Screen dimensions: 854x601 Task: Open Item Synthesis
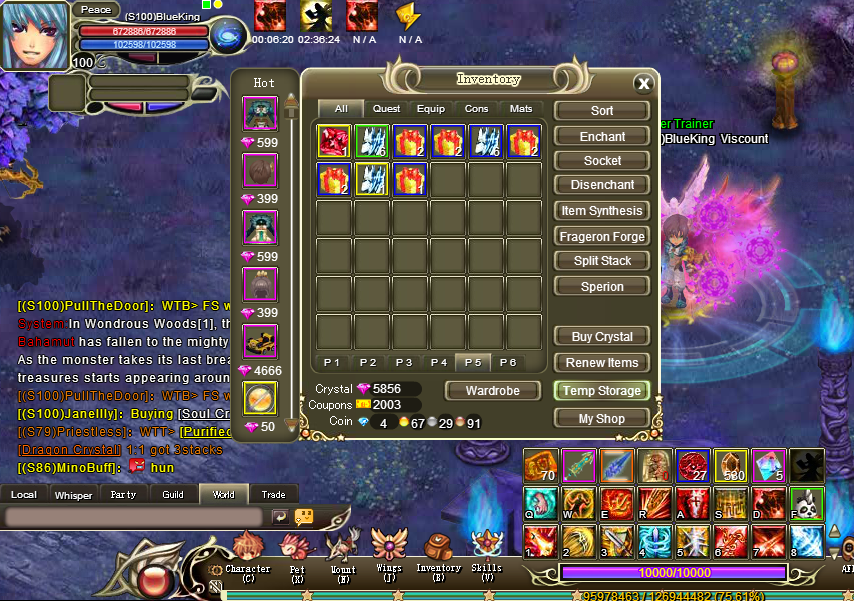(602, 211)
